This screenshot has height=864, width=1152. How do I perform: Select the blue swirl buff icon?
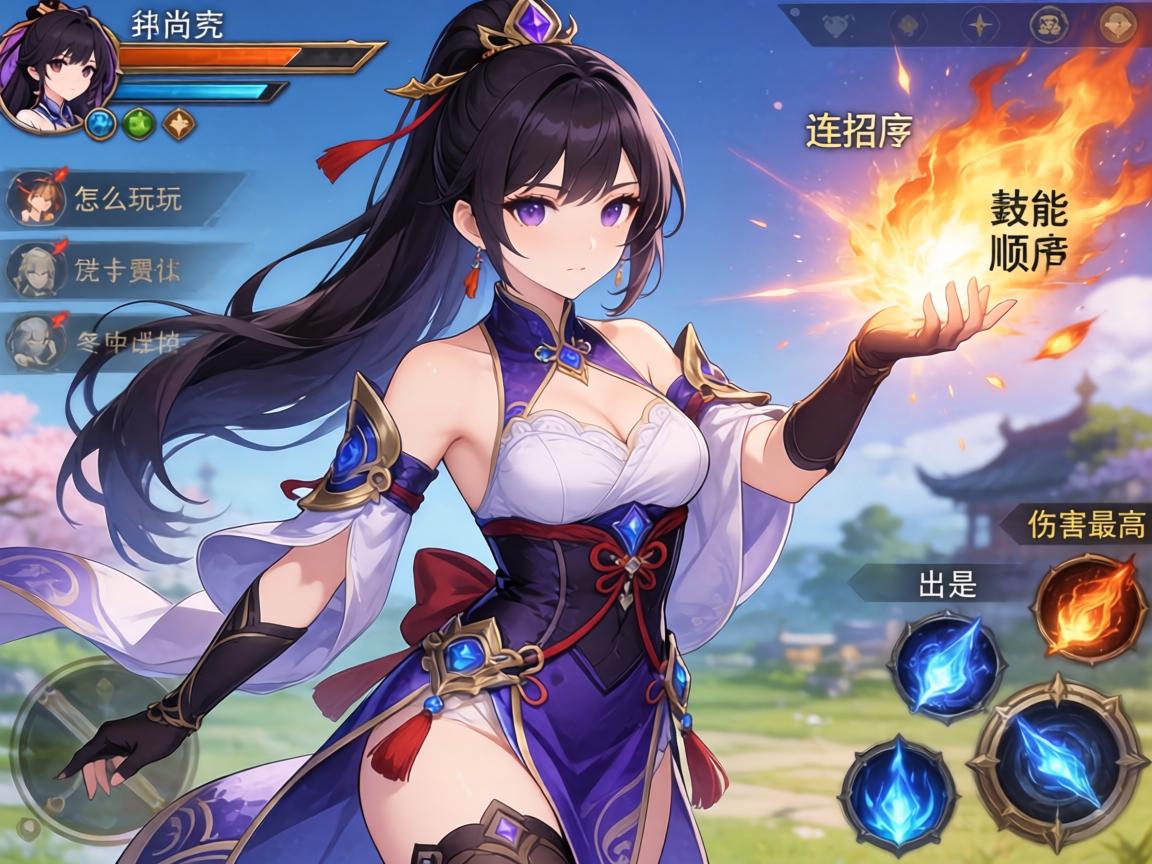coord(101,123)
